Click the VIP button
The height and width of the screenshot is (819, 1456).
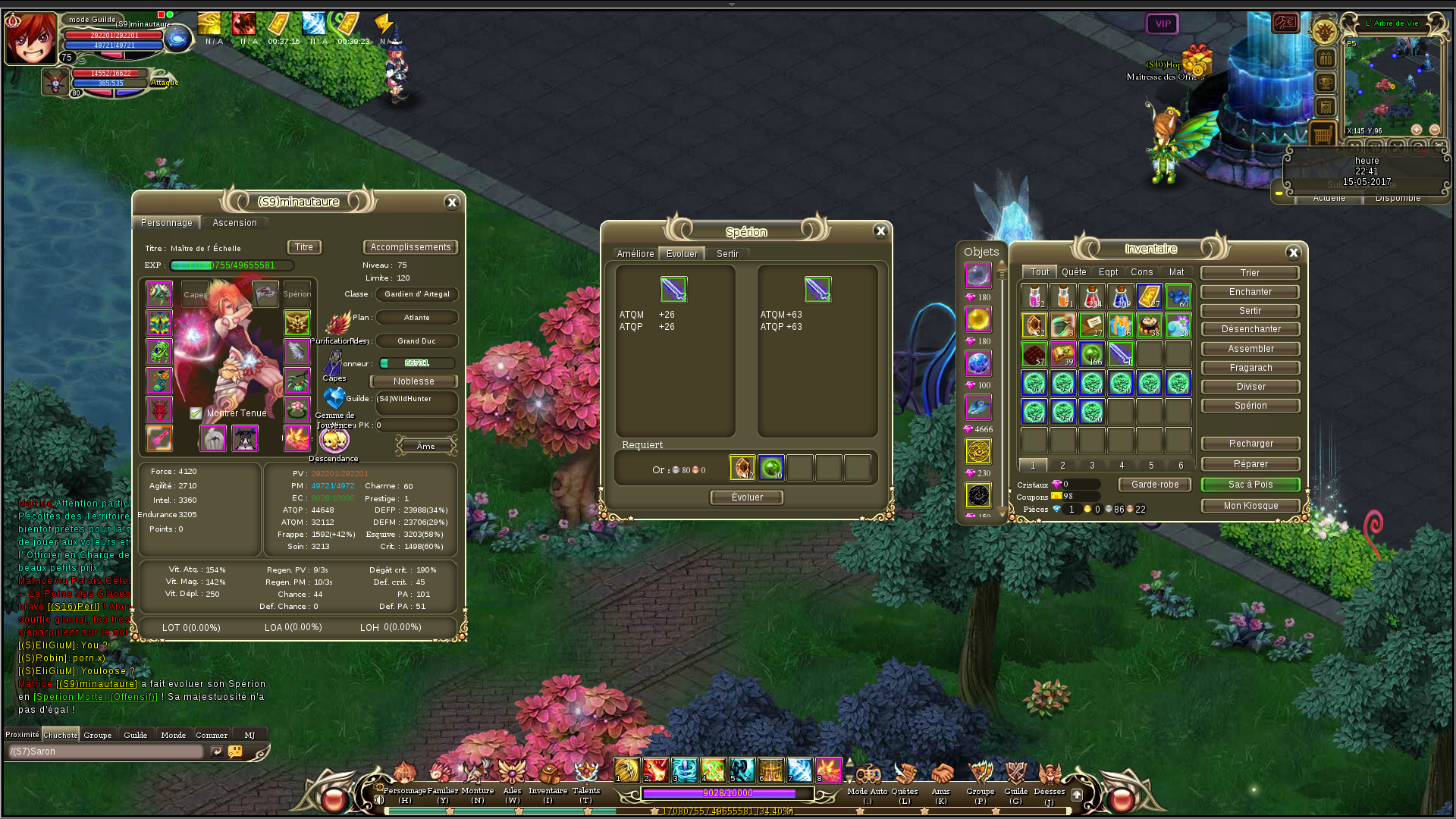pyautogui.click(x=1163, y=24)
